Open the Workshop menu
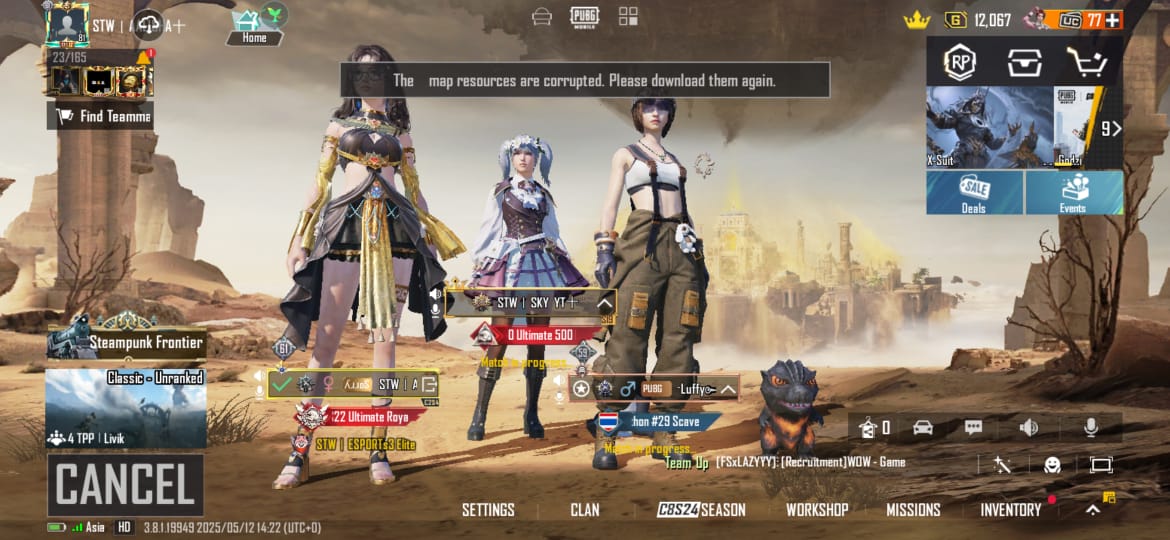This screenshot has width=1170, height=540. 817,510
